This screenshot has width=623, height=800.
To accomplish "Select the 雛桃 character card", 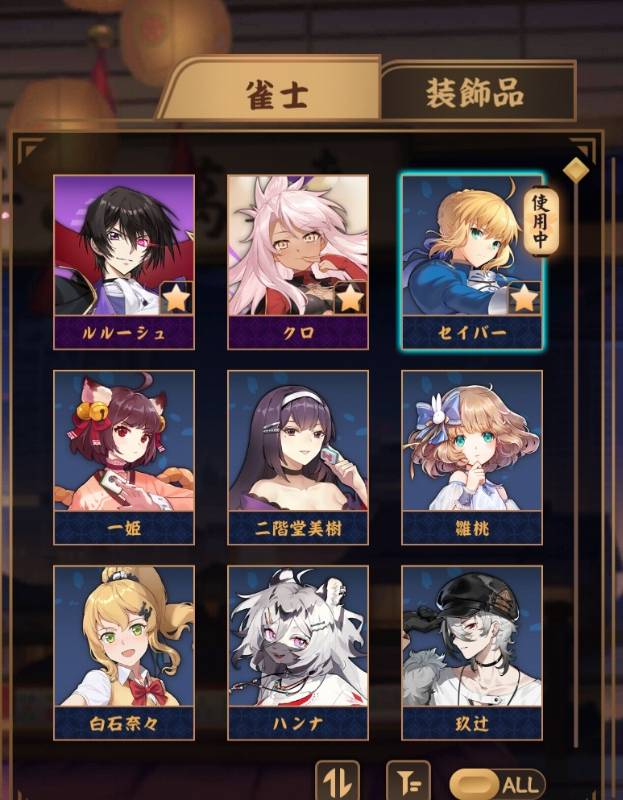I will coord(471,456).
